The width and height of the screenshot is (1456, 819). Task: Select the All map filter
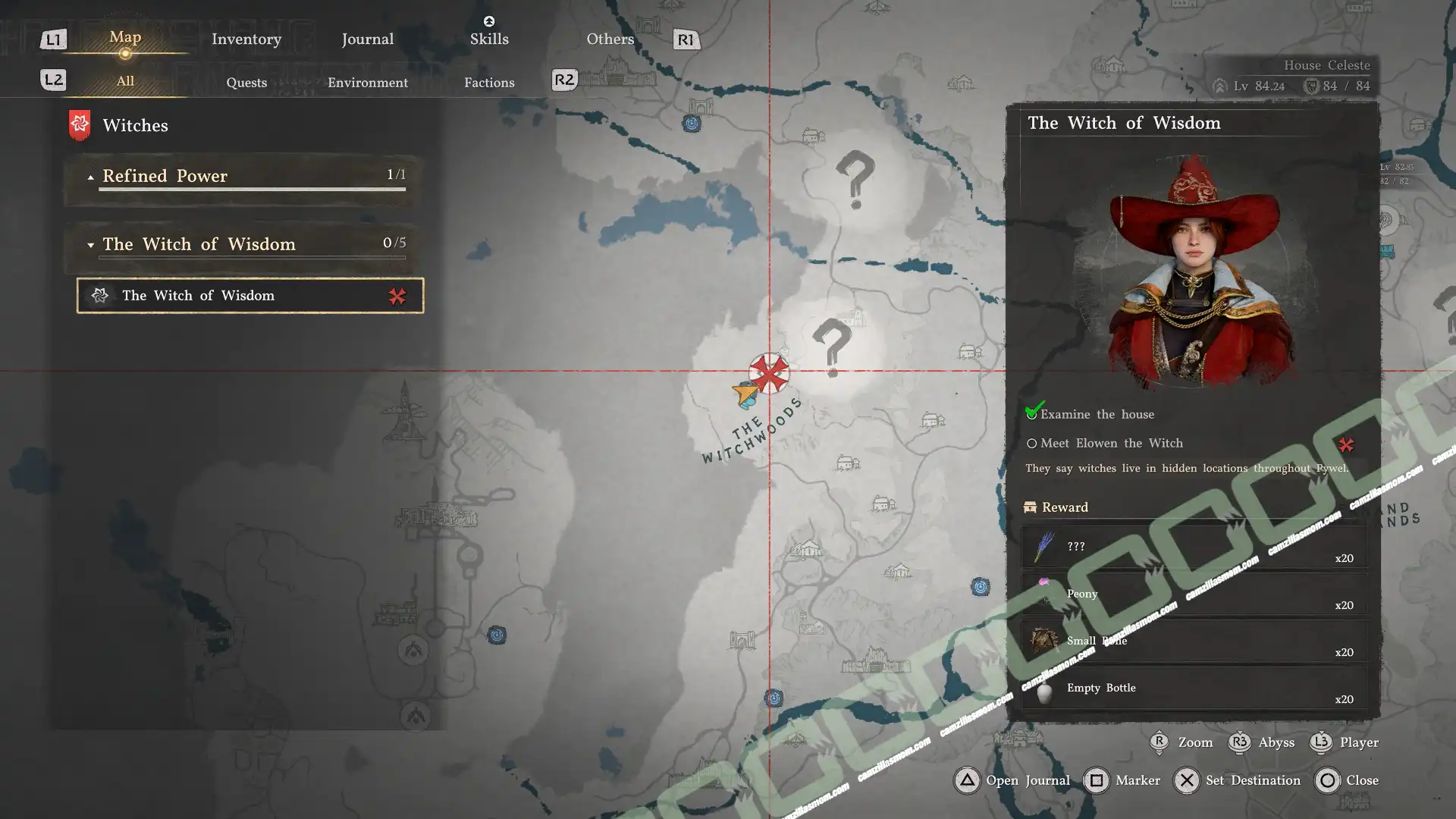point(125,81)
